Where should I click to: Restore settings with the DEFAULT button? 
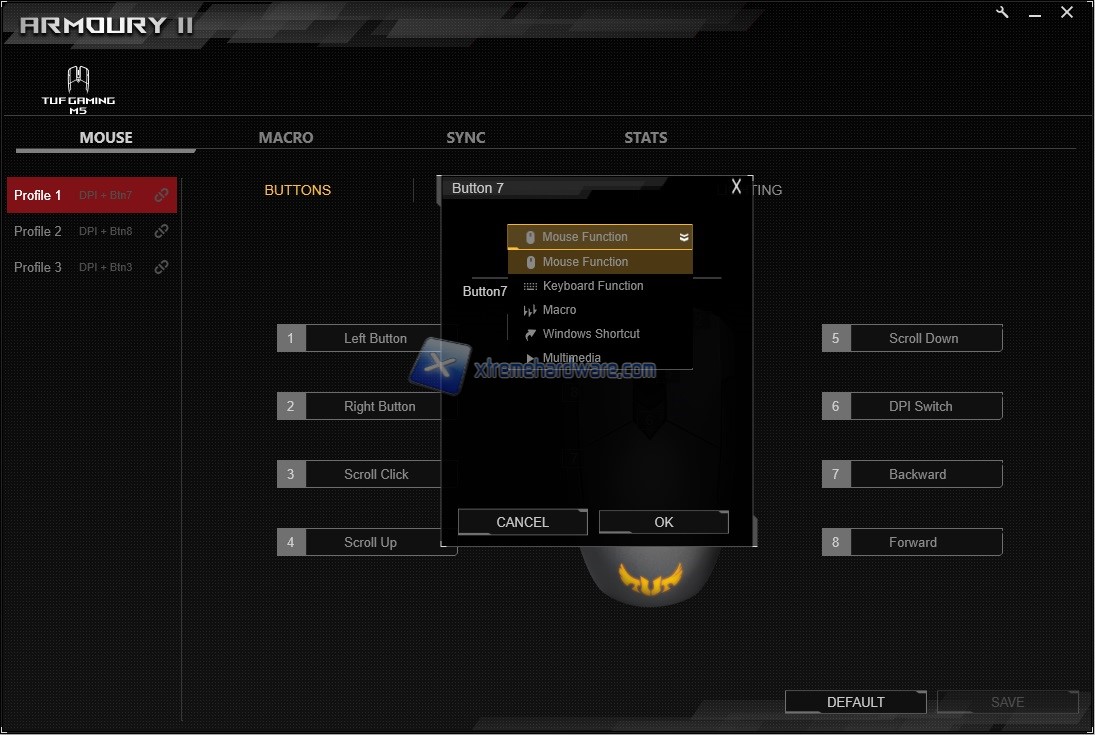855,702
